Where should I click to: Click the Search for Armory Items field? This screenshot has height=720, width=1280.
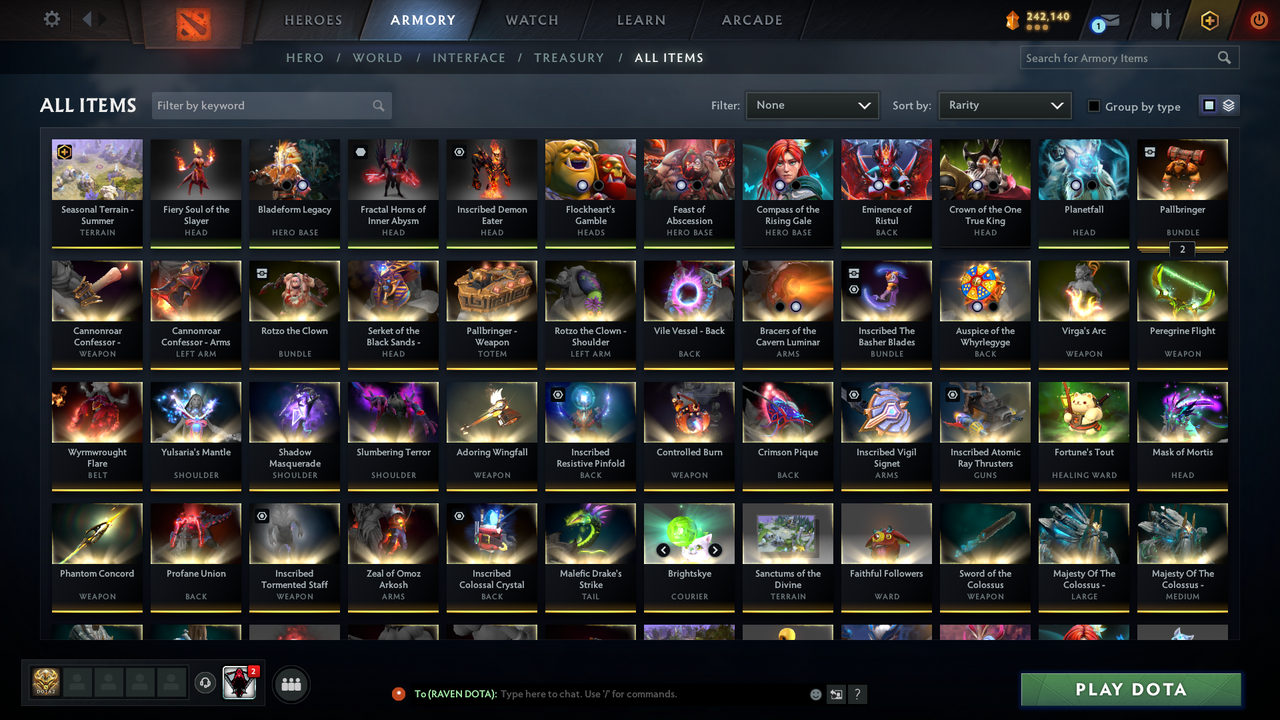pos(1120,57)
